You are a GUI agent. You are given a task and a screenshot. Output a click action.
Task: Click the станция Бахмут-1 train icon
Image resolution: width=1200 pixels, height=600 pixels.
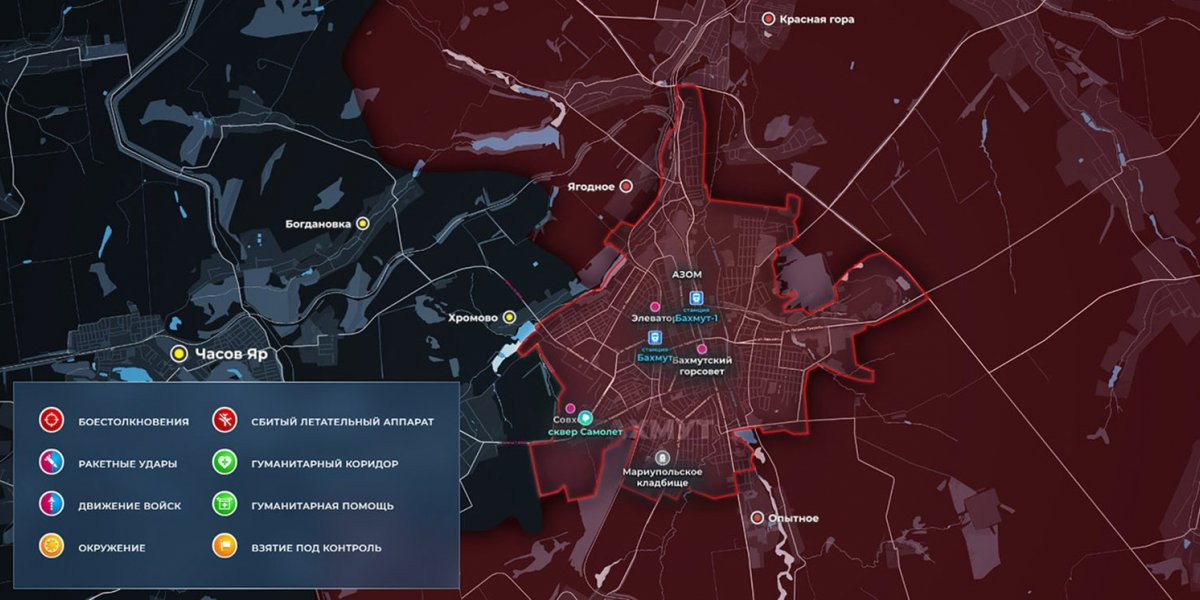pyautogui.click(x=697, y=298)
